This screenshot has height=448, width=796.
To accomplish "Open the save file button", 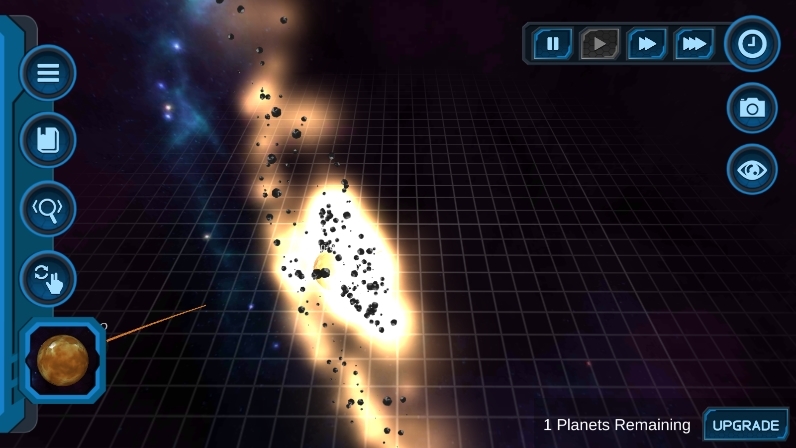I will [48, 140].
